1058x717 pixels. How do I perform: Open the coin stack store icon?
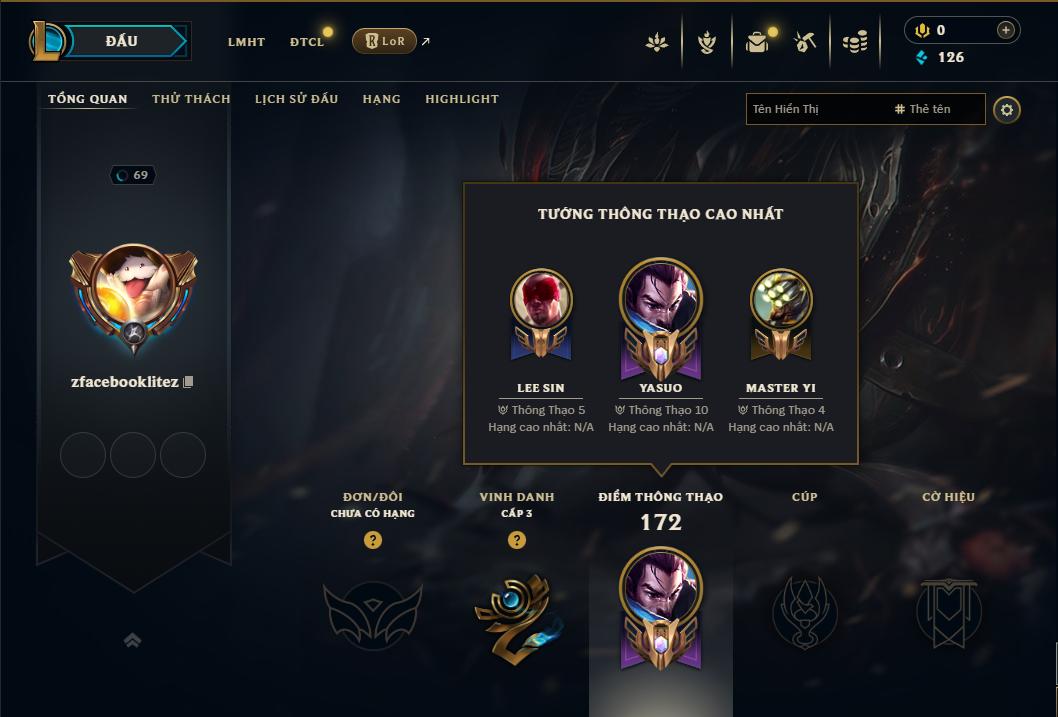[x=855, y=42]
